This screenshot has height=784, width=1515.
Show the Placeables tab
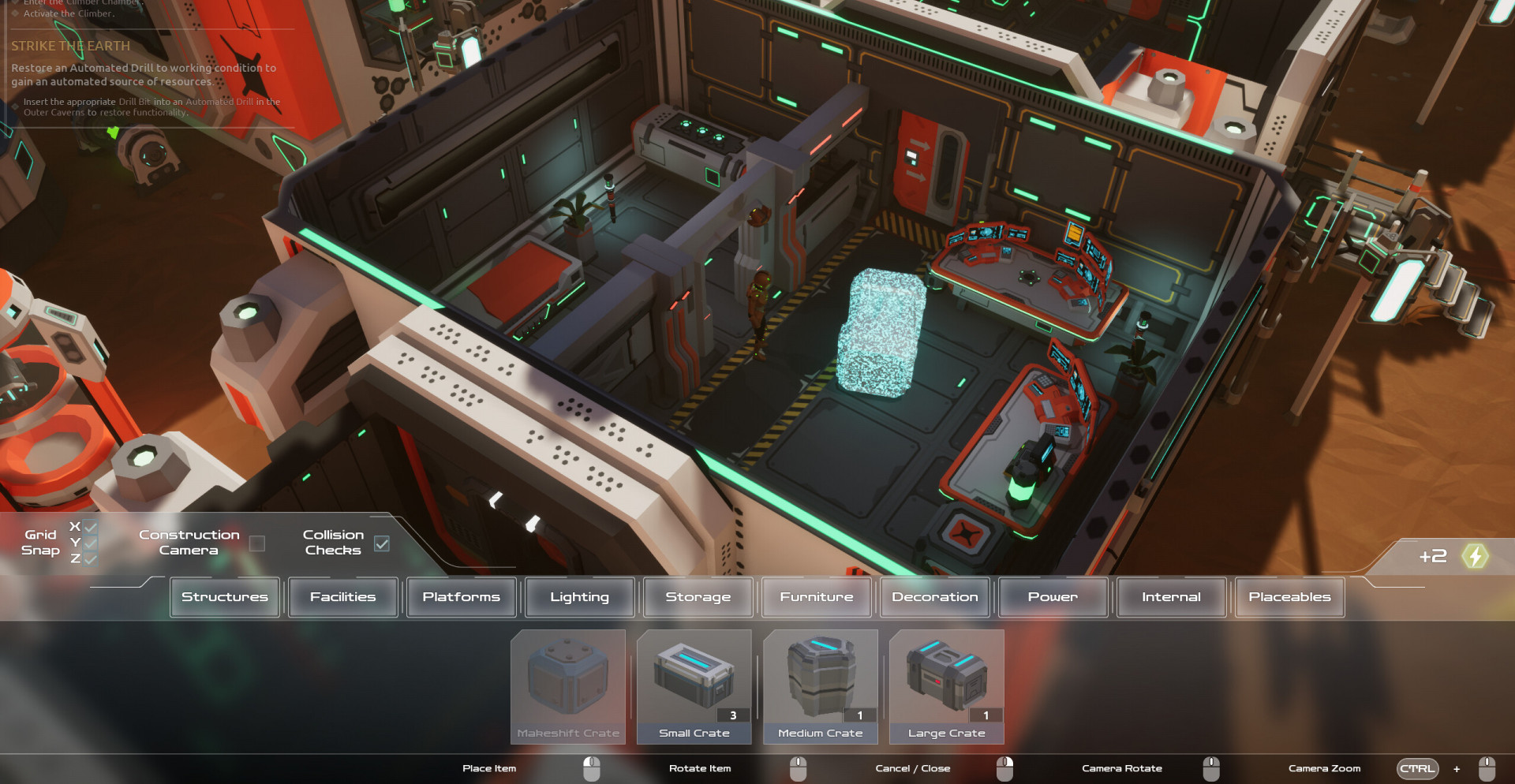(1290, 597)
